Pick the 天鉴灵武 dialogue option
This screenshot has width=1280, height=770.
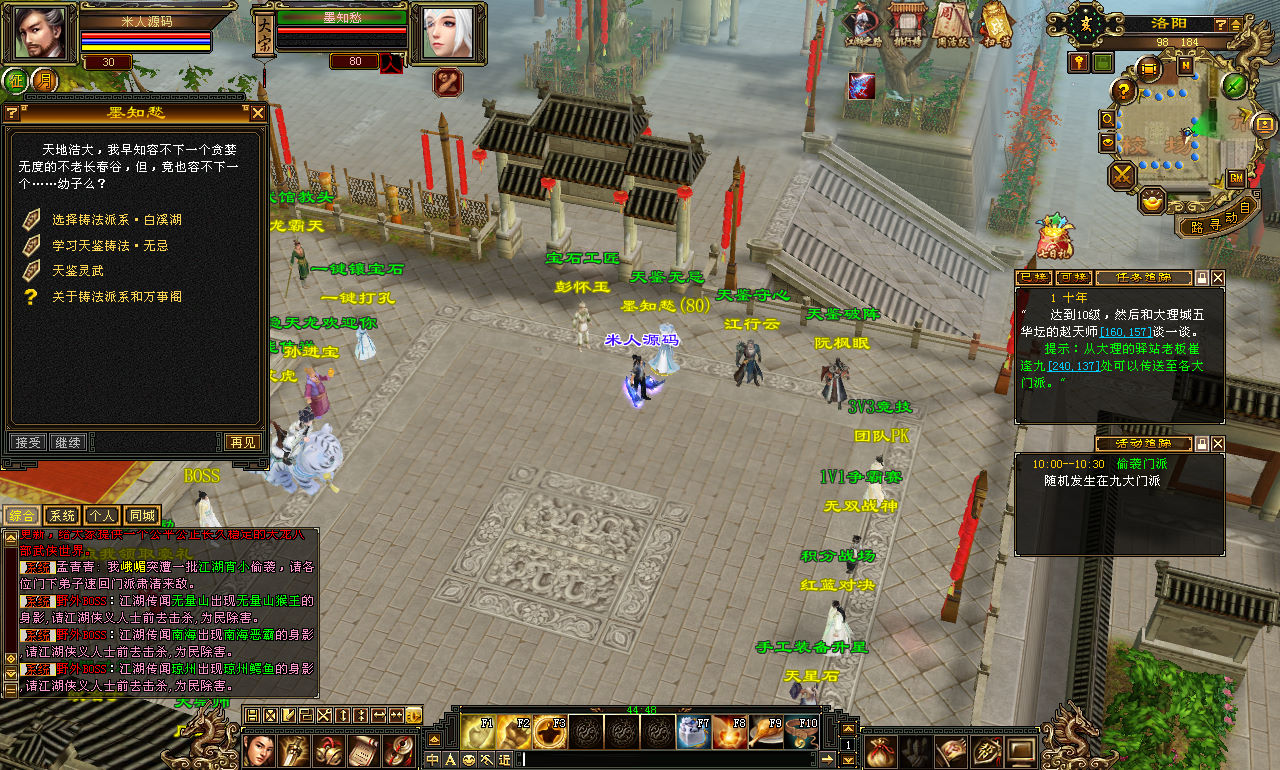tap(78, 270)
